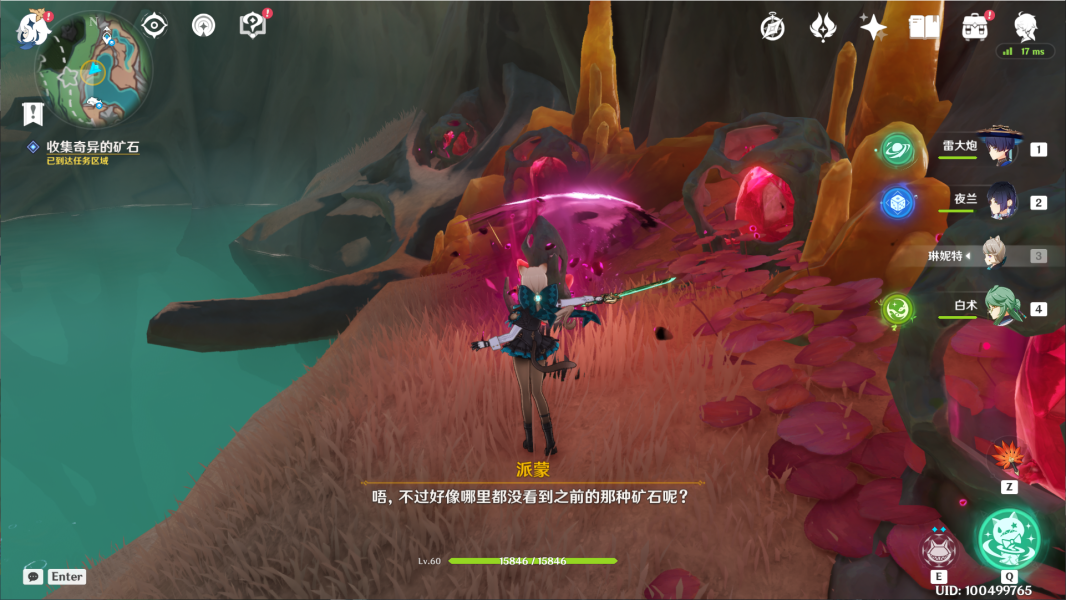Open the tutorial book with question mark
This screenshot has width=1066, height=600.
click(x=252, y=25)
